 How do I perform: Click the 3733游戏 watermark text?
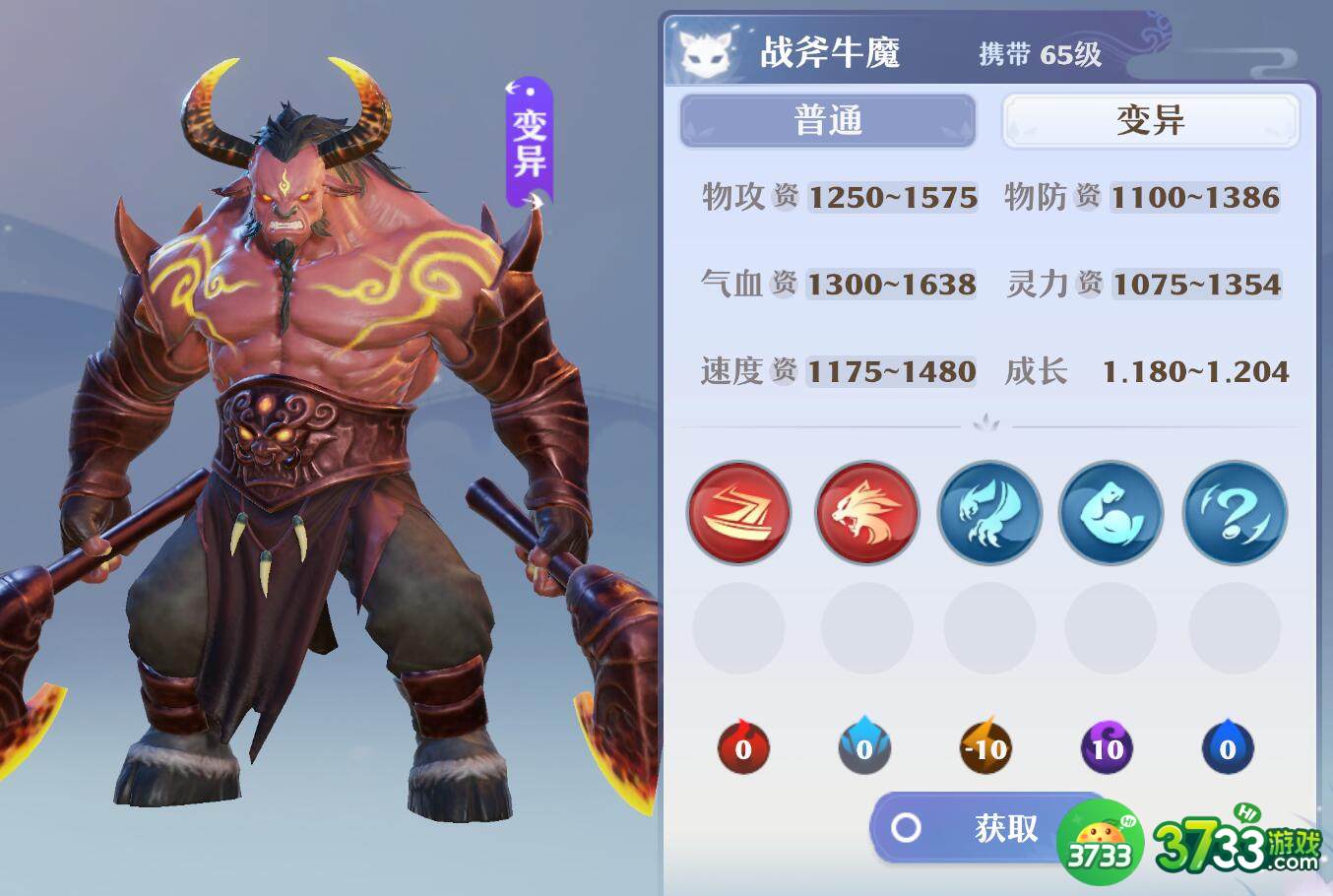point(1234,843)
